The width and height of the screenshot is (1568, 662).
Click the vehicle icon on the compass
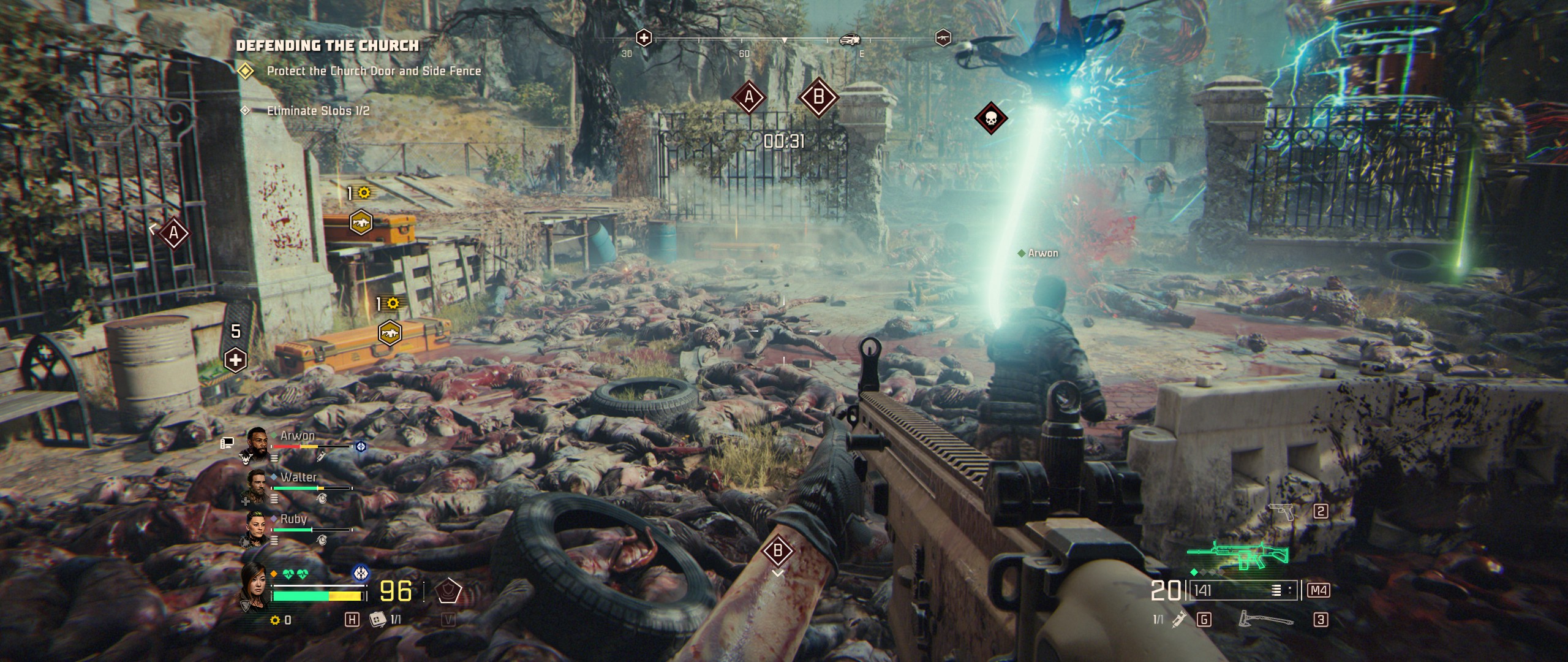(850, 40)
